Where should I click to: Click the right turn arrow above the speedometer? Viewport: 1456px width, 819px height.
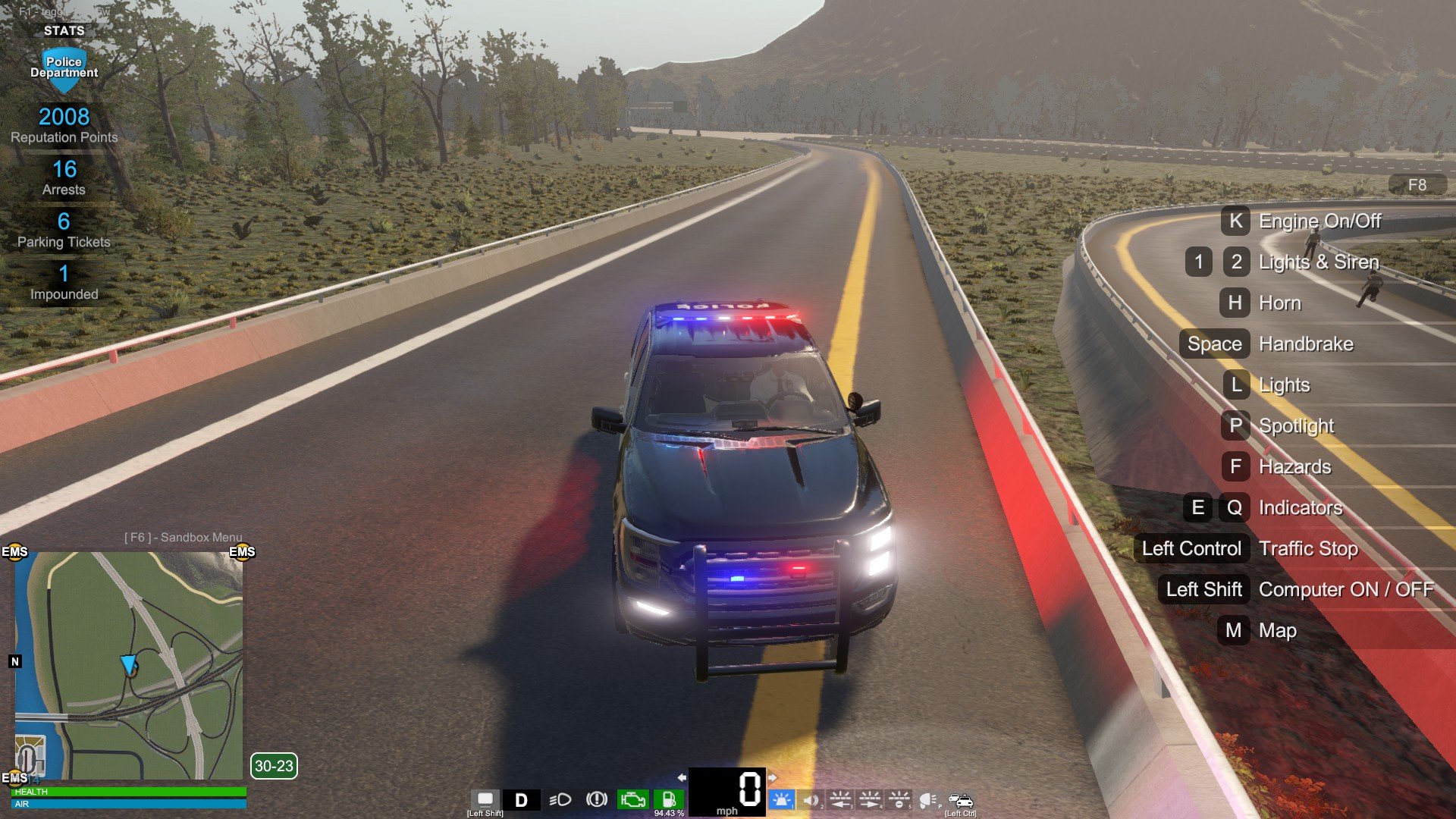(772, 777)
